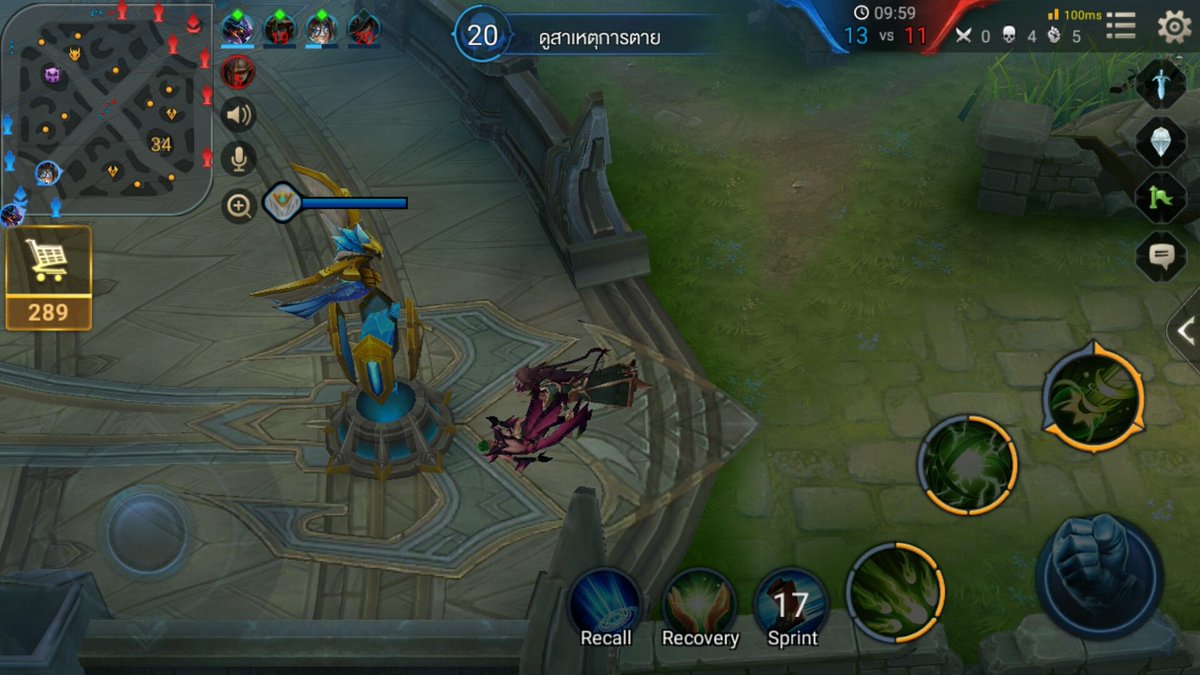Send the sword attack signal
The height and width of the screenshot is (675, 1200).
(x=1160, y=84)
